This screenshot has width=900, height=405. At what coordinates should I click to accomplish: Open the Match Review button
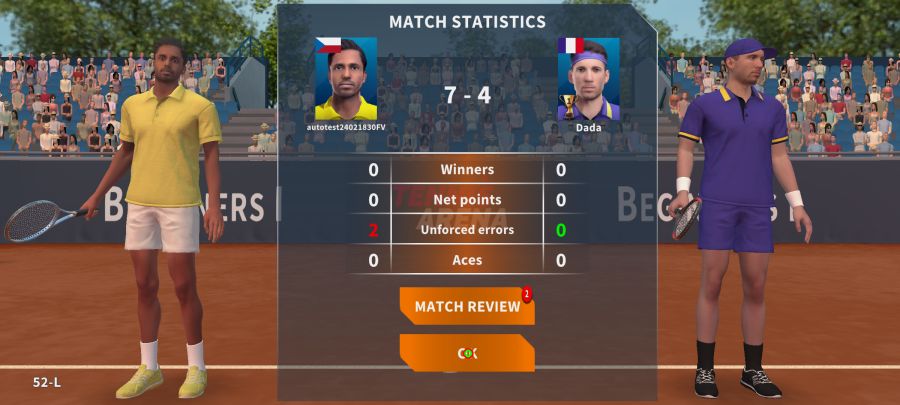click(x=467, y=306)
